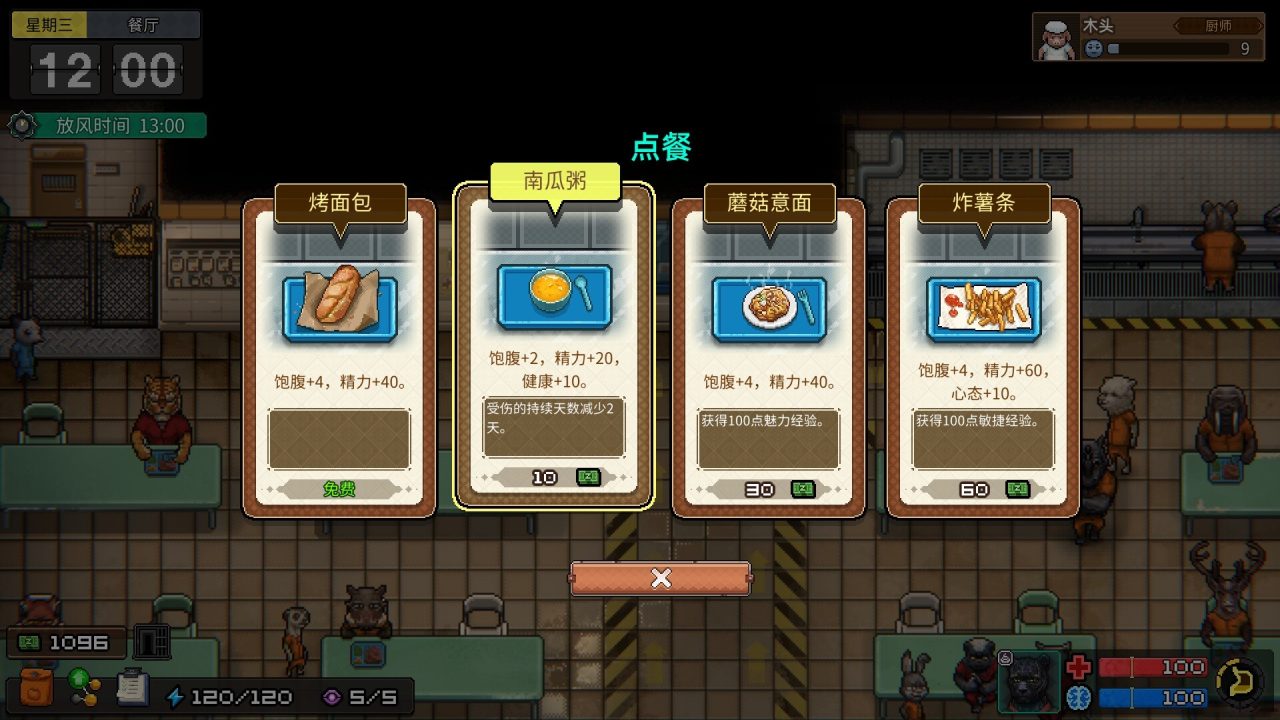Order the free 烤面包 toast
Image resolution: width=1280 pixels, height=720 pixels.
click(339, 490)
